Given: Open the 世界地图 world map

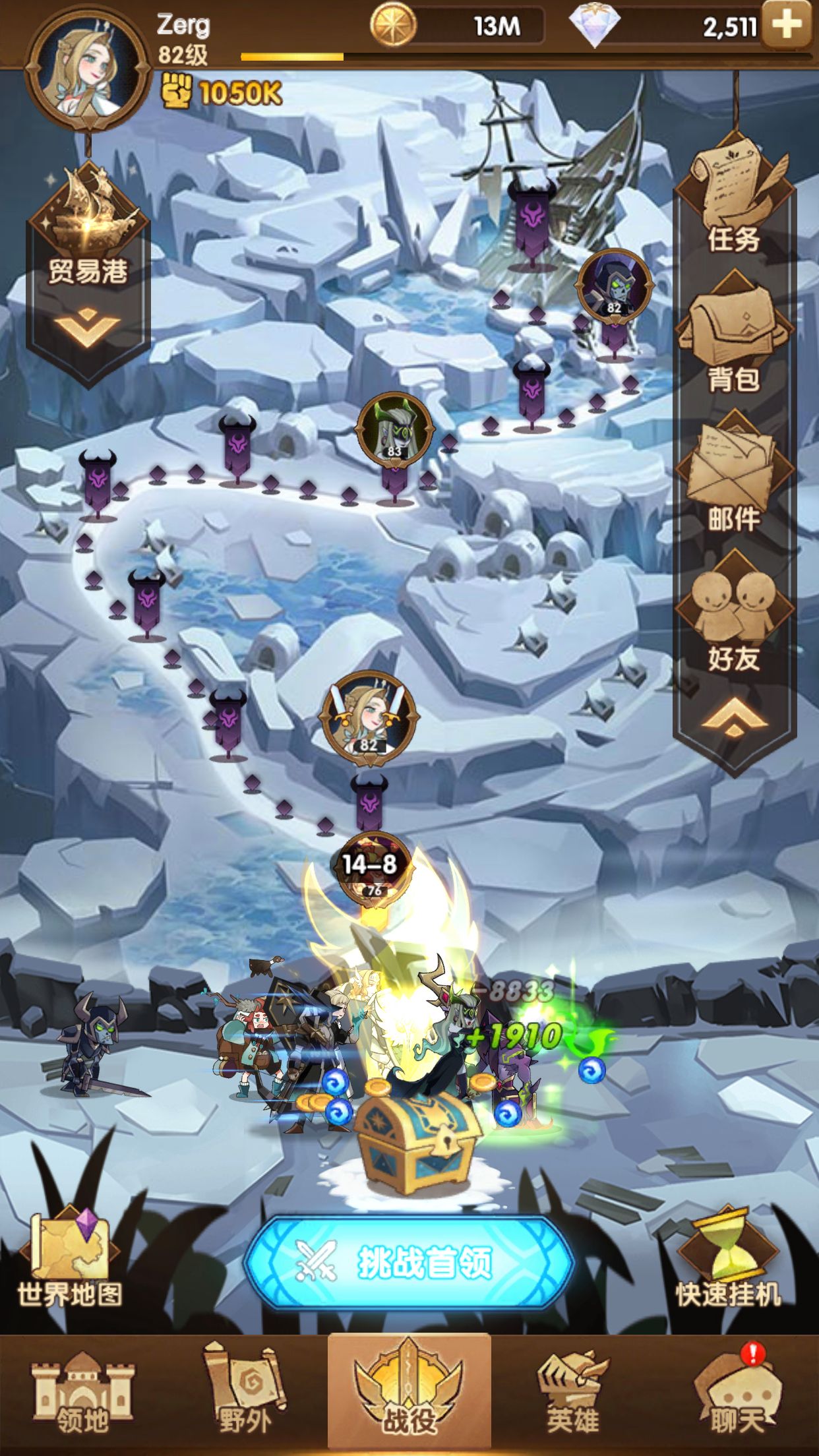Looking at the screenshot, I should click(70, 1259).
